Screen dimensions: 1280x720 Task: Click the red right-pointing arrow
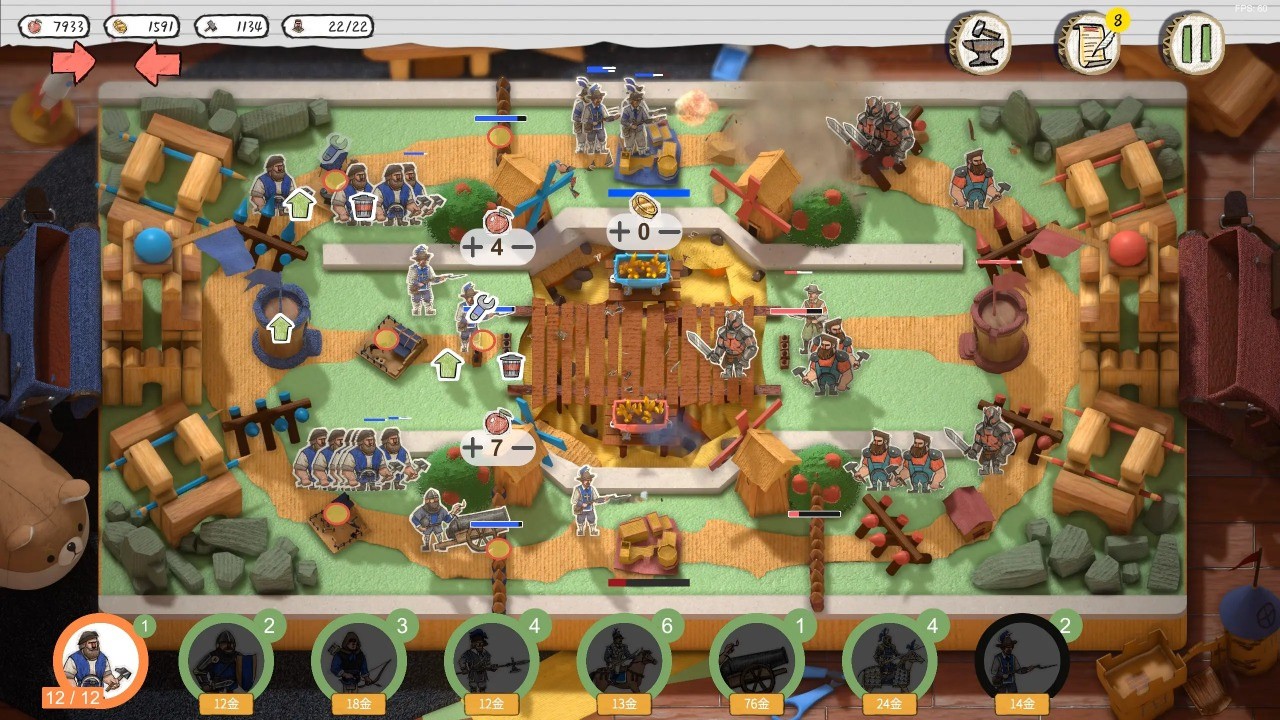(x=74, y=64)
